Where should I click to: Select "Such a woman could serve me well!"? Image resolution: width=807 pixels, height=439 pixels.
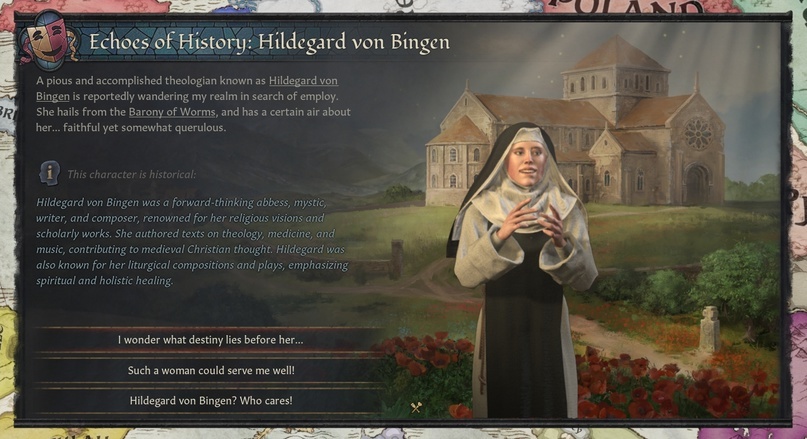click(210, 370)
